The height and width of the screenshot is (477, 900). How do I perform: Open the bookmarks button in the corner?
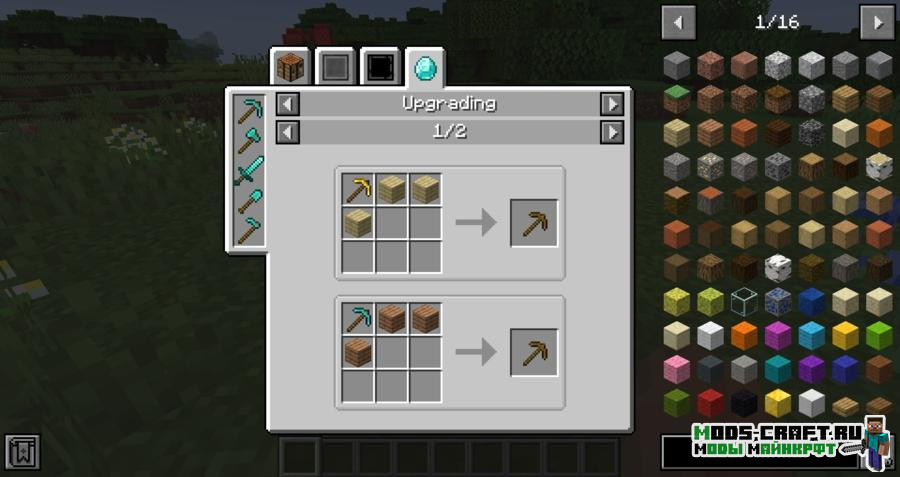tap(21, 451)
